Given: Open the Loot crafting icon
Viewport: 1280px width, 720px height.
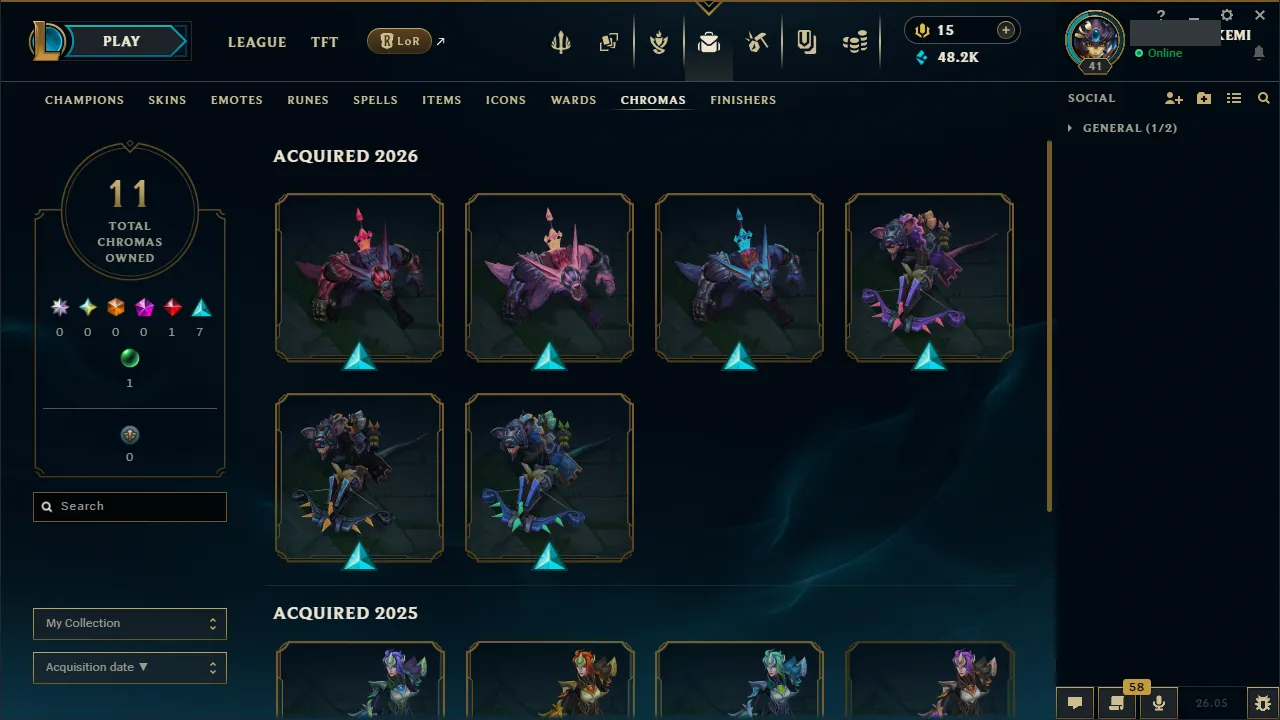Looking at the screenshot, I should (x=757, y=41).
